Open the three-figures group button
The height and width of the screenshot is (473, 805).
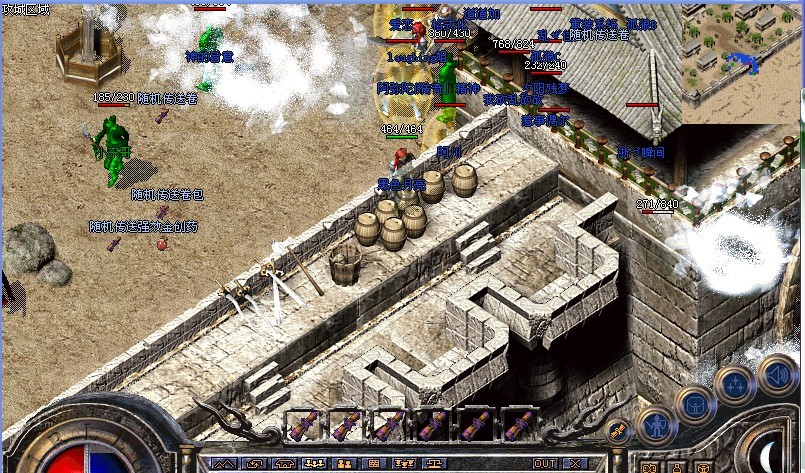click(312, 464)
